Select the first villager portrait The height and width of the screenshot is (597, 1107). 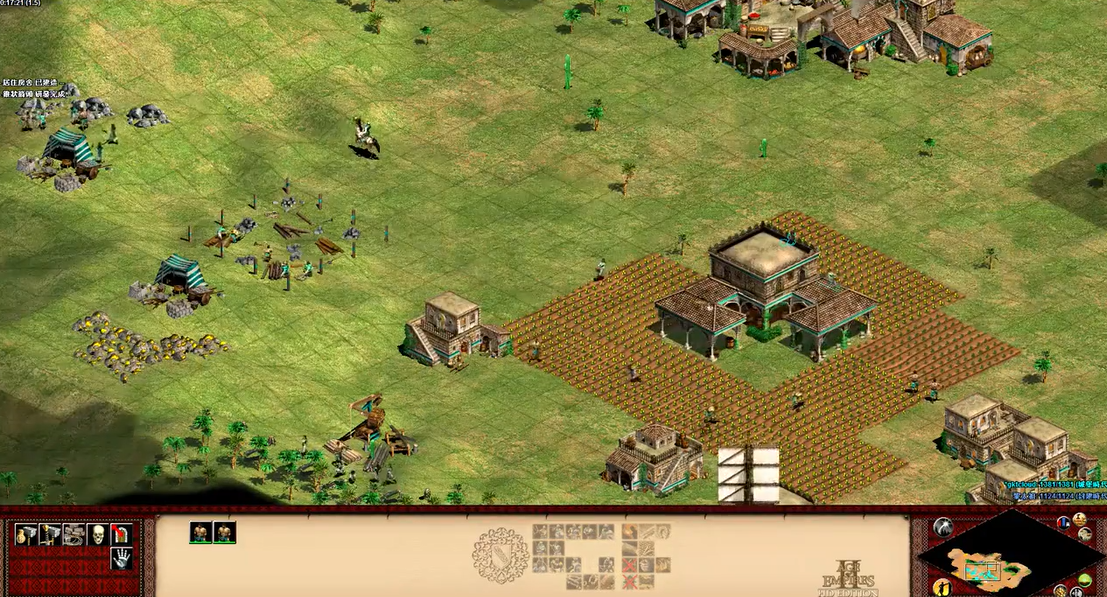200,533
